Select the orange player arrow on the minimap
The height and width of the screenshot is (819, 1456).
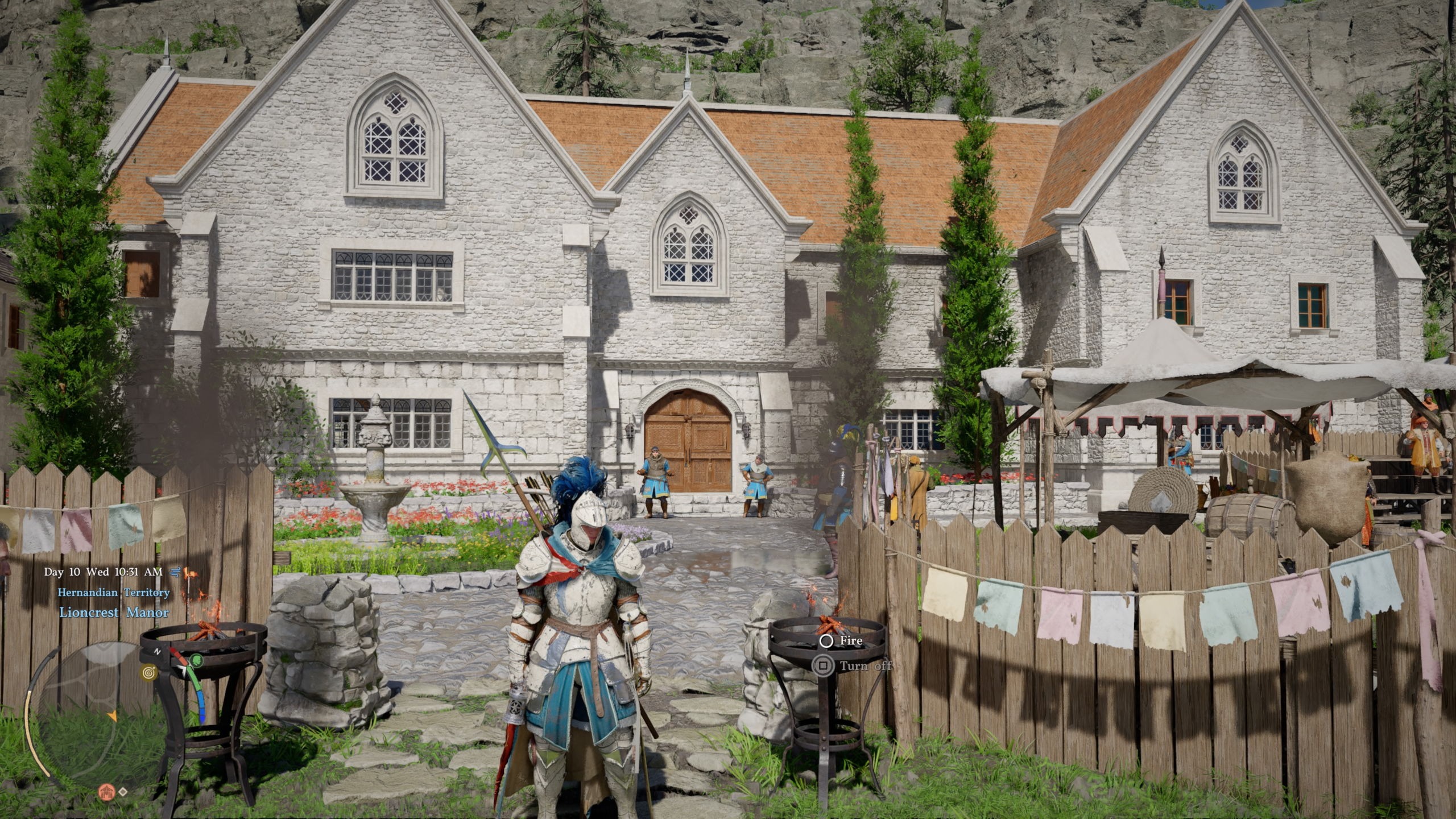(x=113, y=717)
